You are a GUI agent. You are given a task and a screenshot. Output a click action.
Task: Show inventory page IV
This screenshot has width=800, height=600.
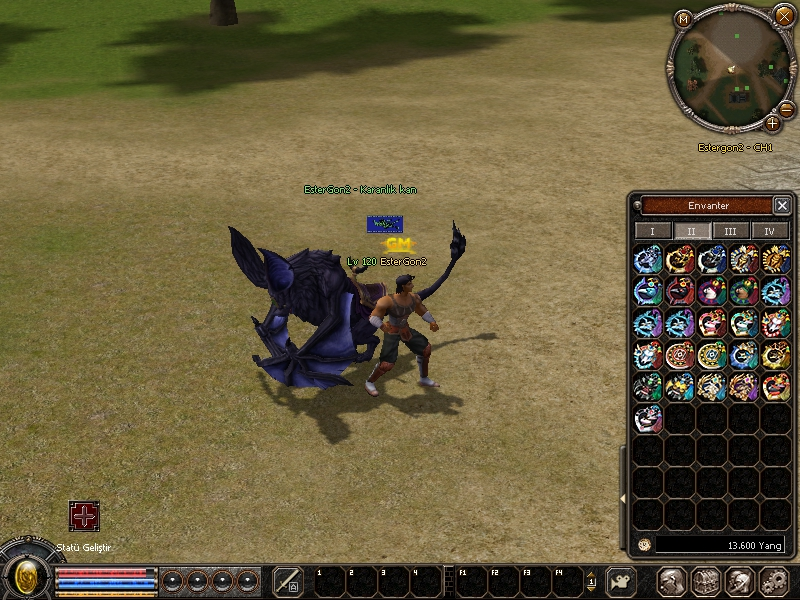coord(769,231)
